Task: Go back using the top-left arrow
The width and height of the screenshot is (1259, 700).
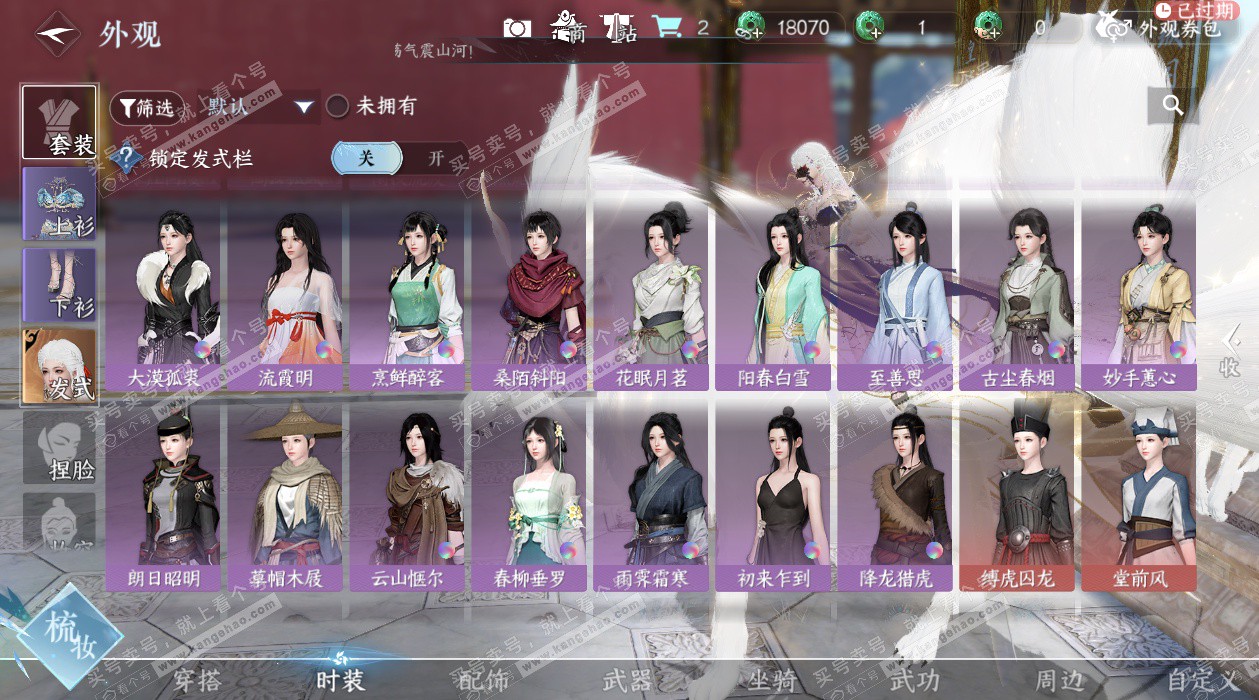Action: 57,34
